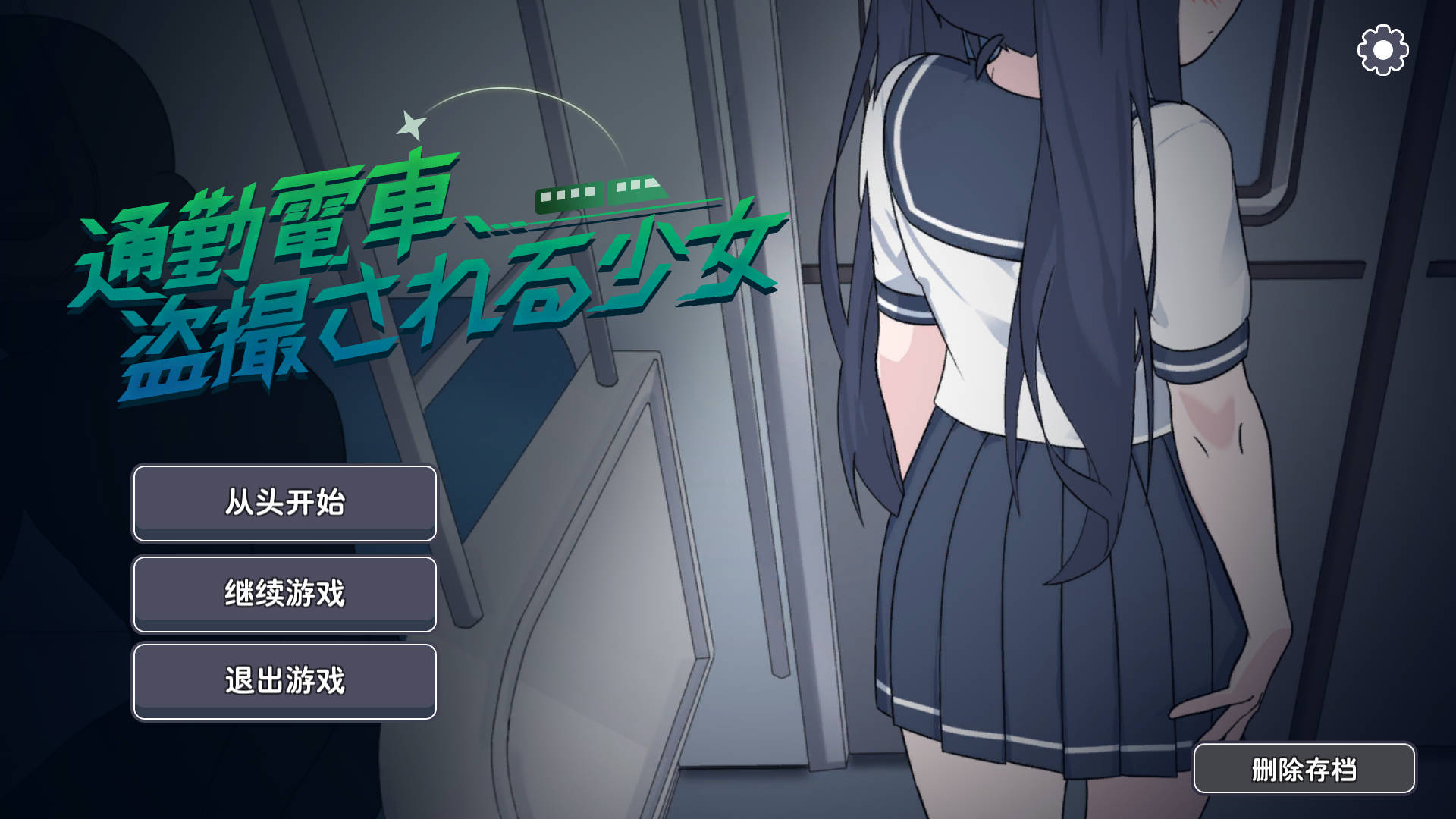Image resolution: width=1456 pixels, height=819 pixels.
Task: Choose the middle option in the main menu
Action: 284,594
